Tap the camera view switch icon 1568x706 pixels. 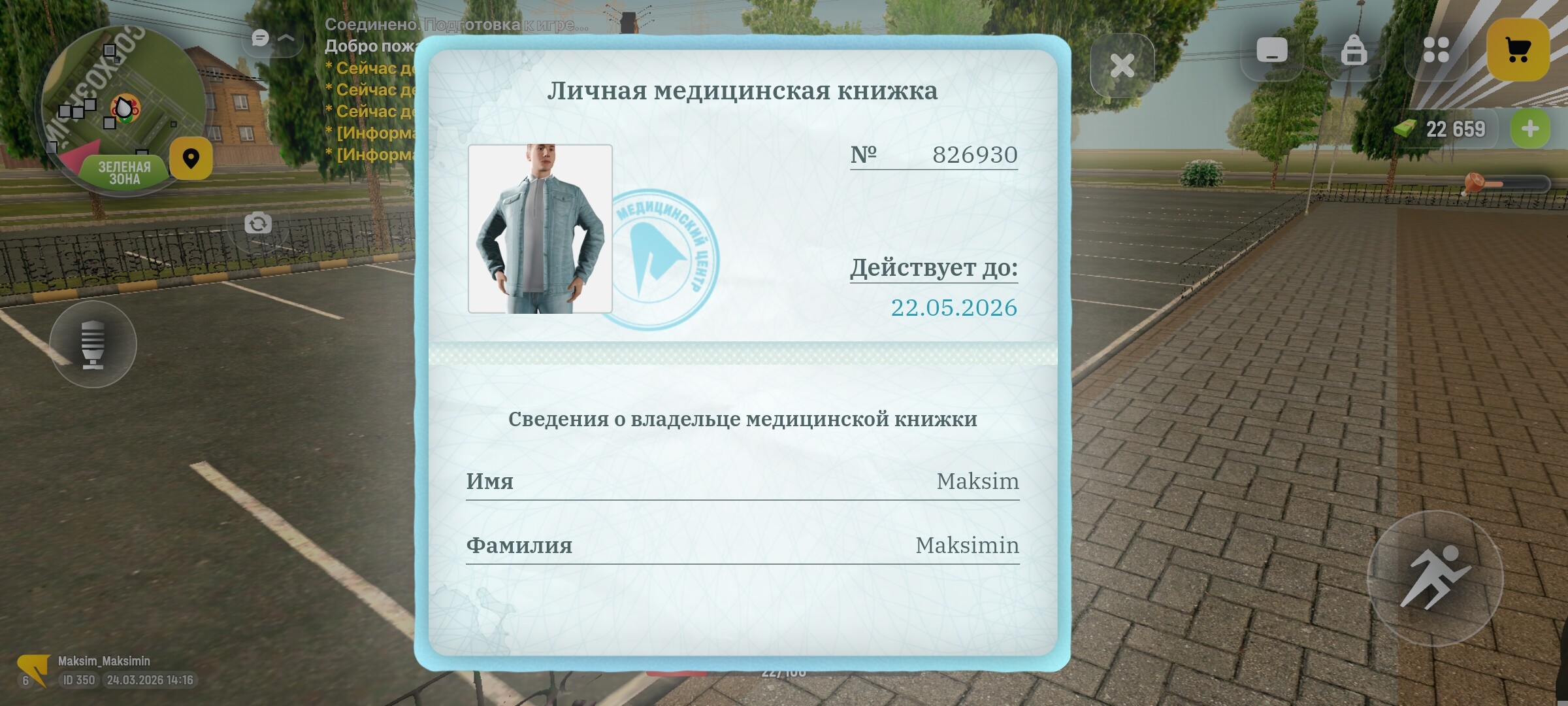[x=259, y=223]
